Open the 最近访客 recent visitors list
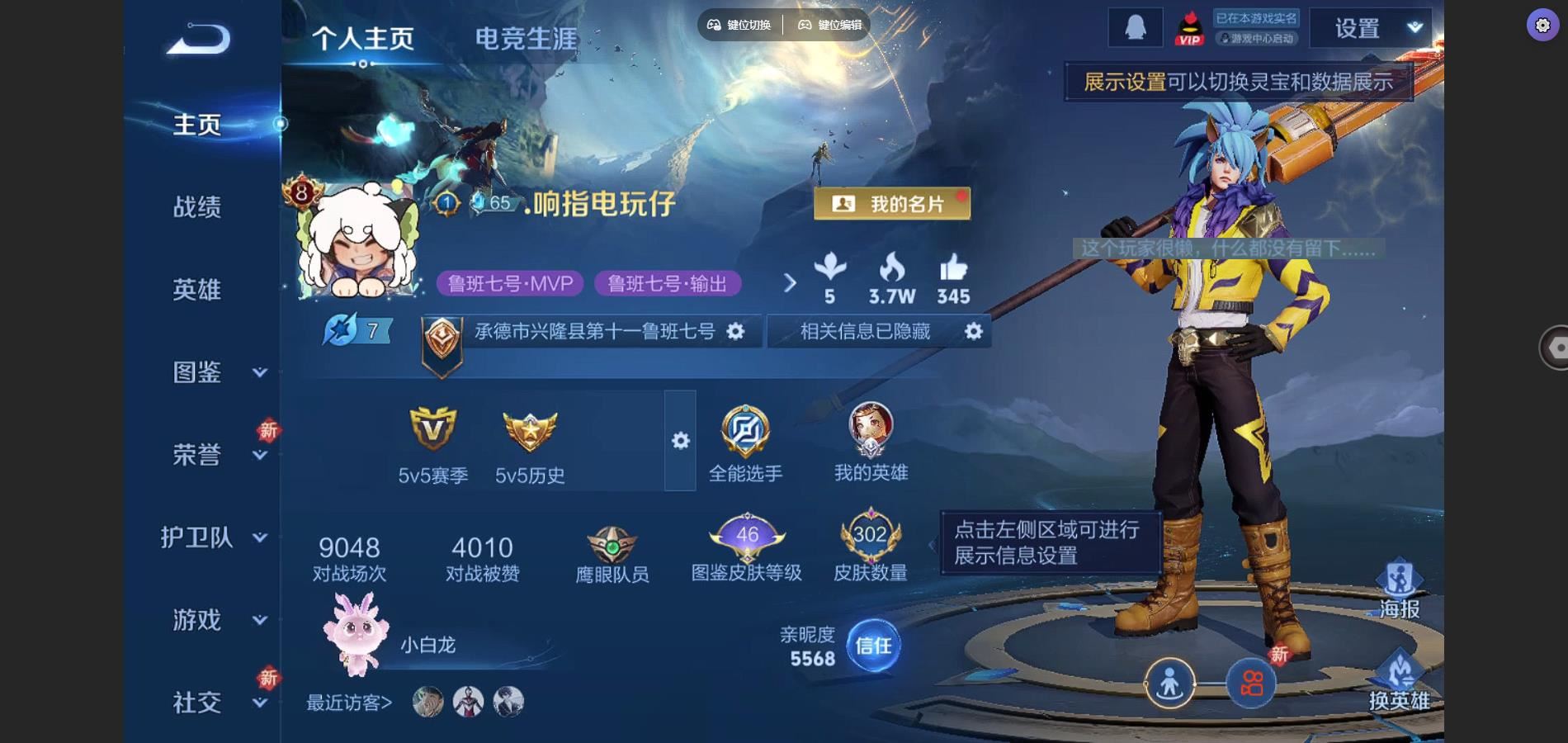This screenshot has width=1568, height=743. coord(349,703)
